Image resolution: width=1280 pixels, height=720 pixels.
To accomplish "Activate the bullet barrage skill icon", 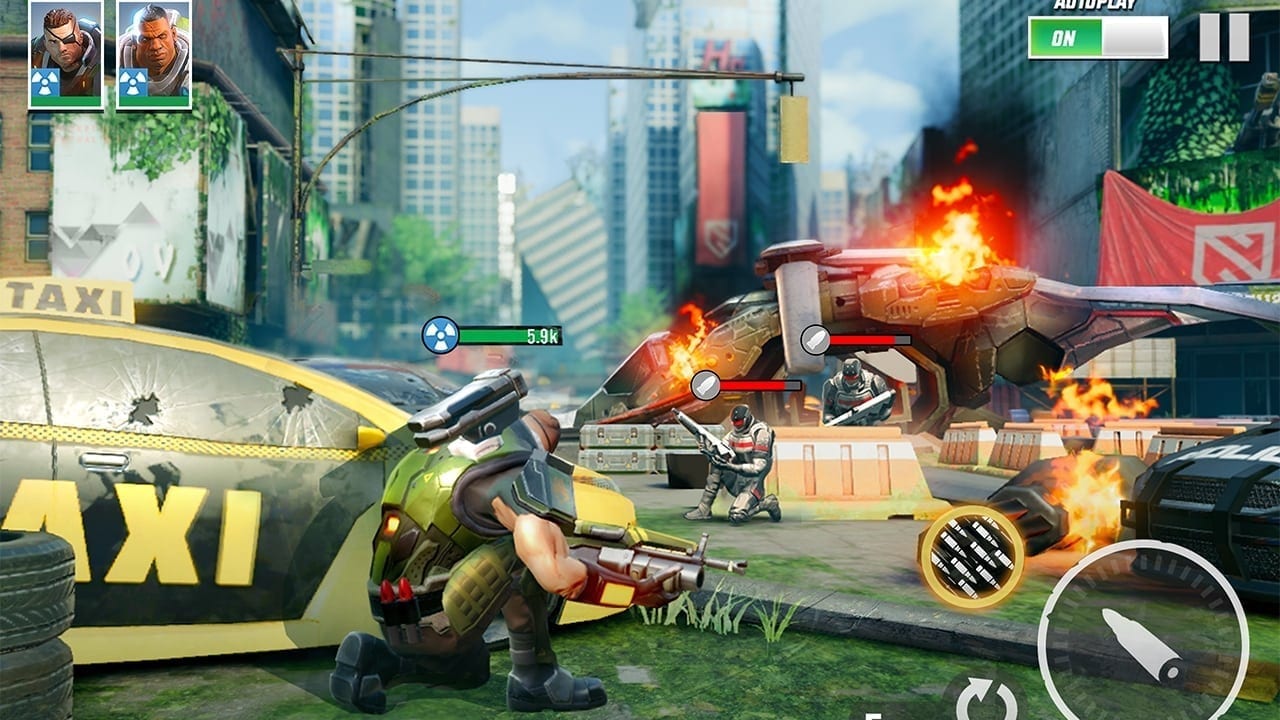I will tap(971, 556).
